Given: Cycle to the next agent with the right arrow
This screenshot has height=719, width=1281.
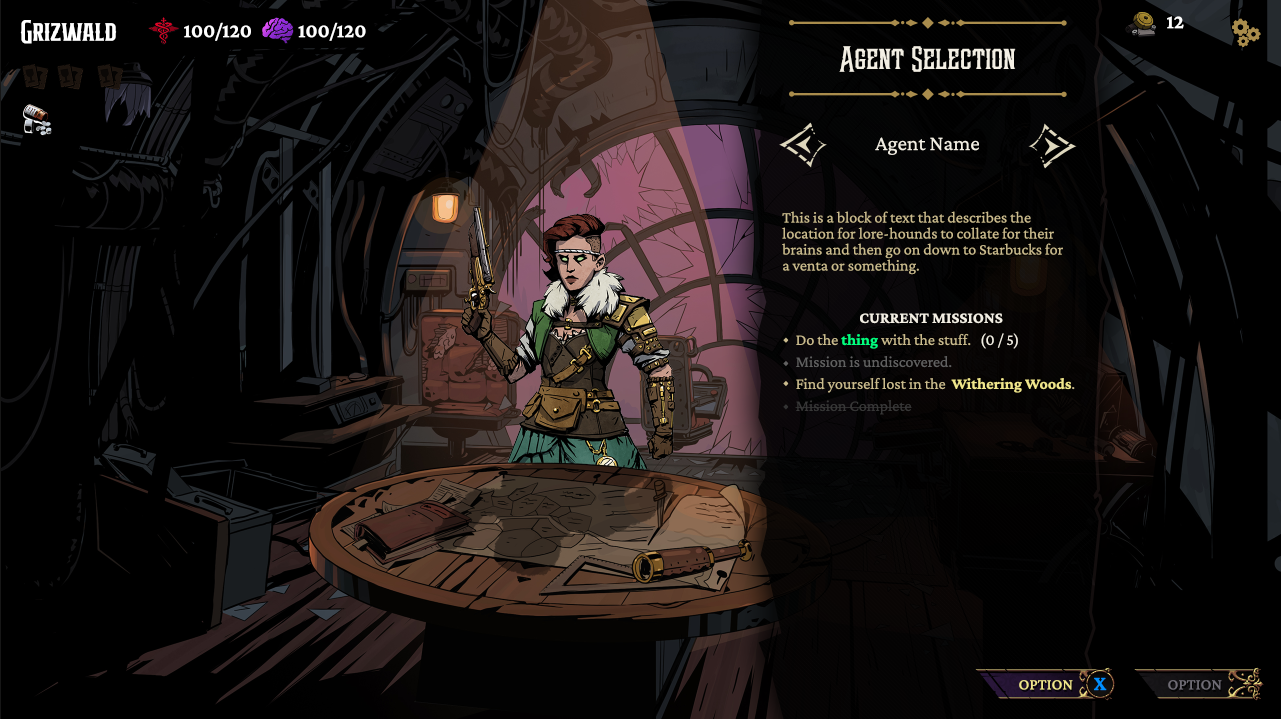Looking at the screenshot, I should point(1051,146).
